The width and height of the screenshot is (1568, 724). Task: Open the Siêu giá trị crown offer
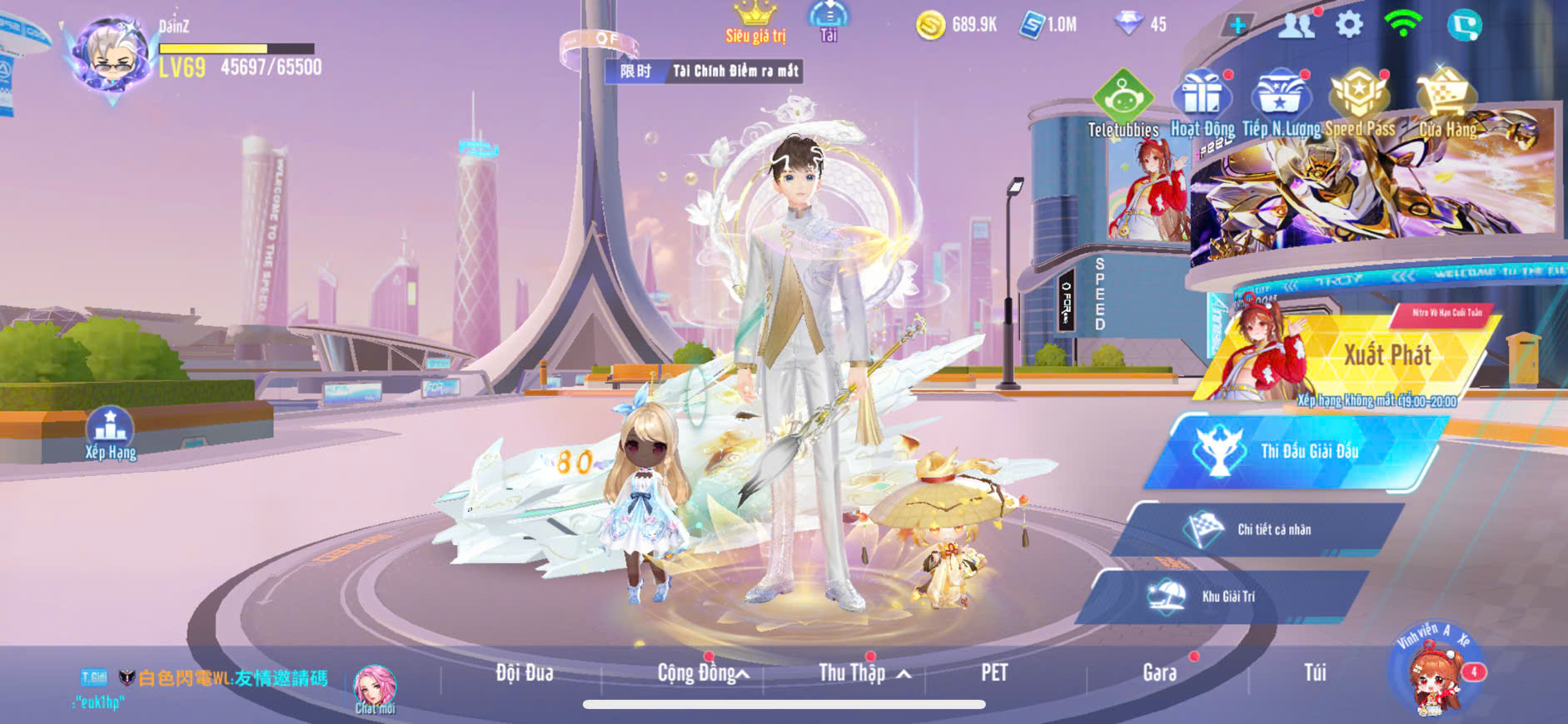point(755,22)
